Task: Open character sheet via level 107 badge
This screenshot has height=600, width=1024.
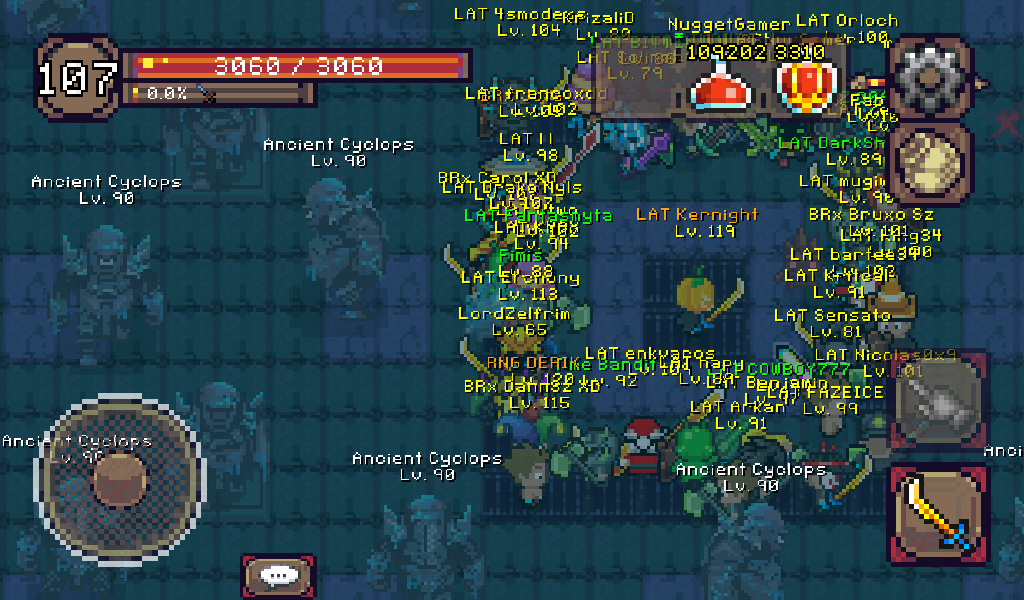Action: (x=77, y=79)
